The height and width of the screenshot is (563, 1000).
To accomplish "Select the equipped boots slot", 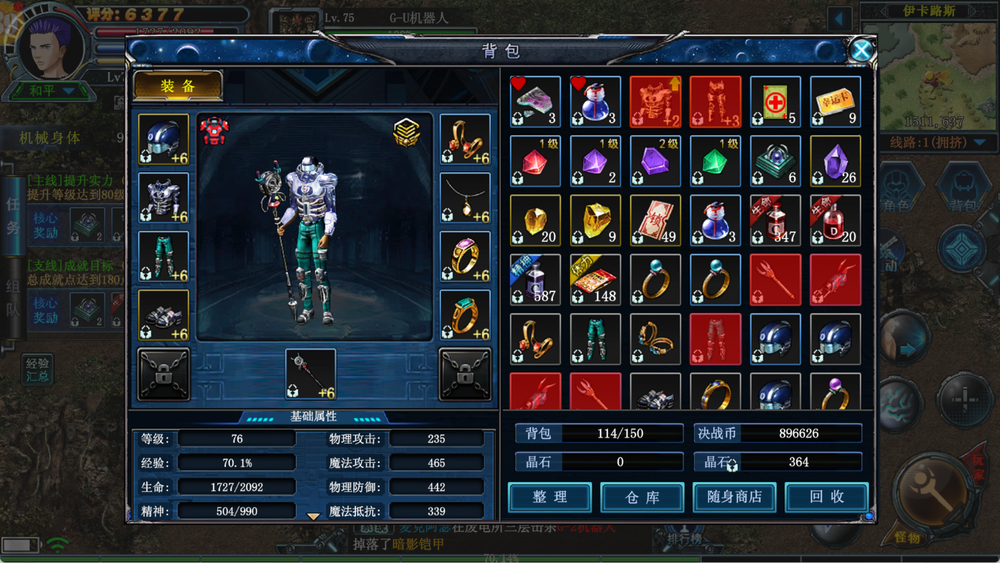I will [163, 315].
